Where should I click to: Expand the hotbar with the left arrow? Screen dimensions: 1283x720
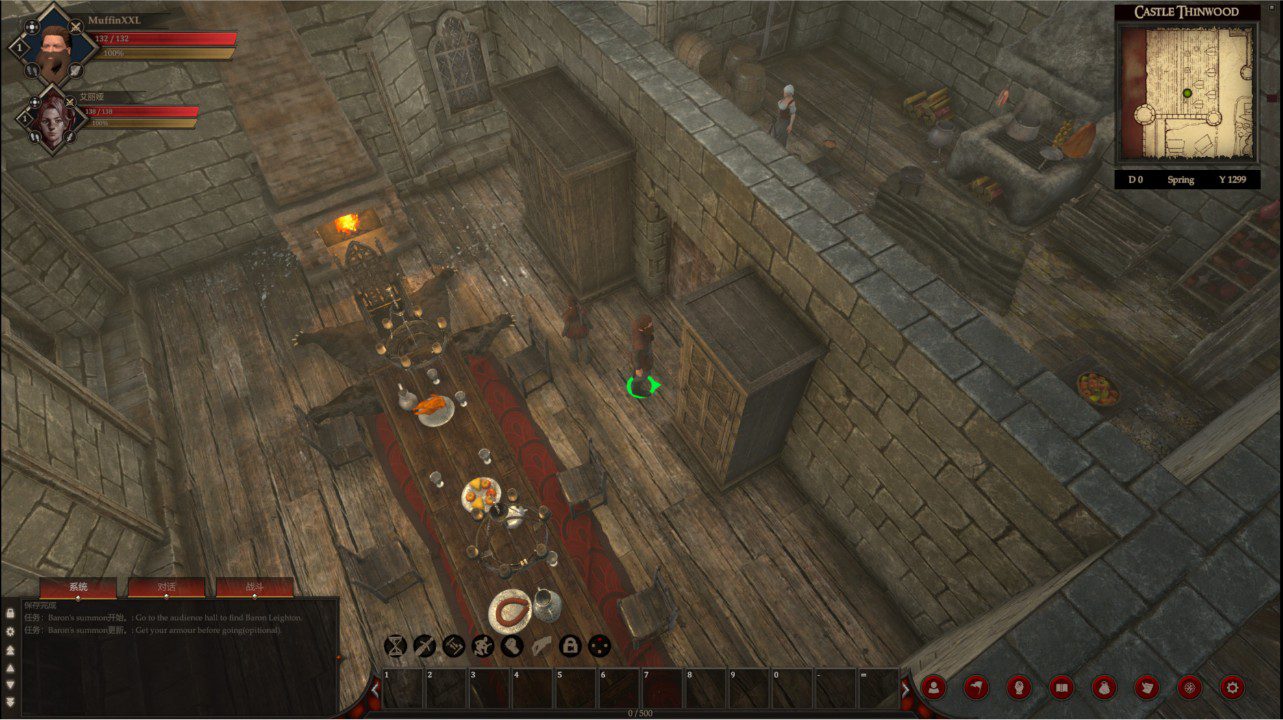pyautogui.click(x=375, y=690)
